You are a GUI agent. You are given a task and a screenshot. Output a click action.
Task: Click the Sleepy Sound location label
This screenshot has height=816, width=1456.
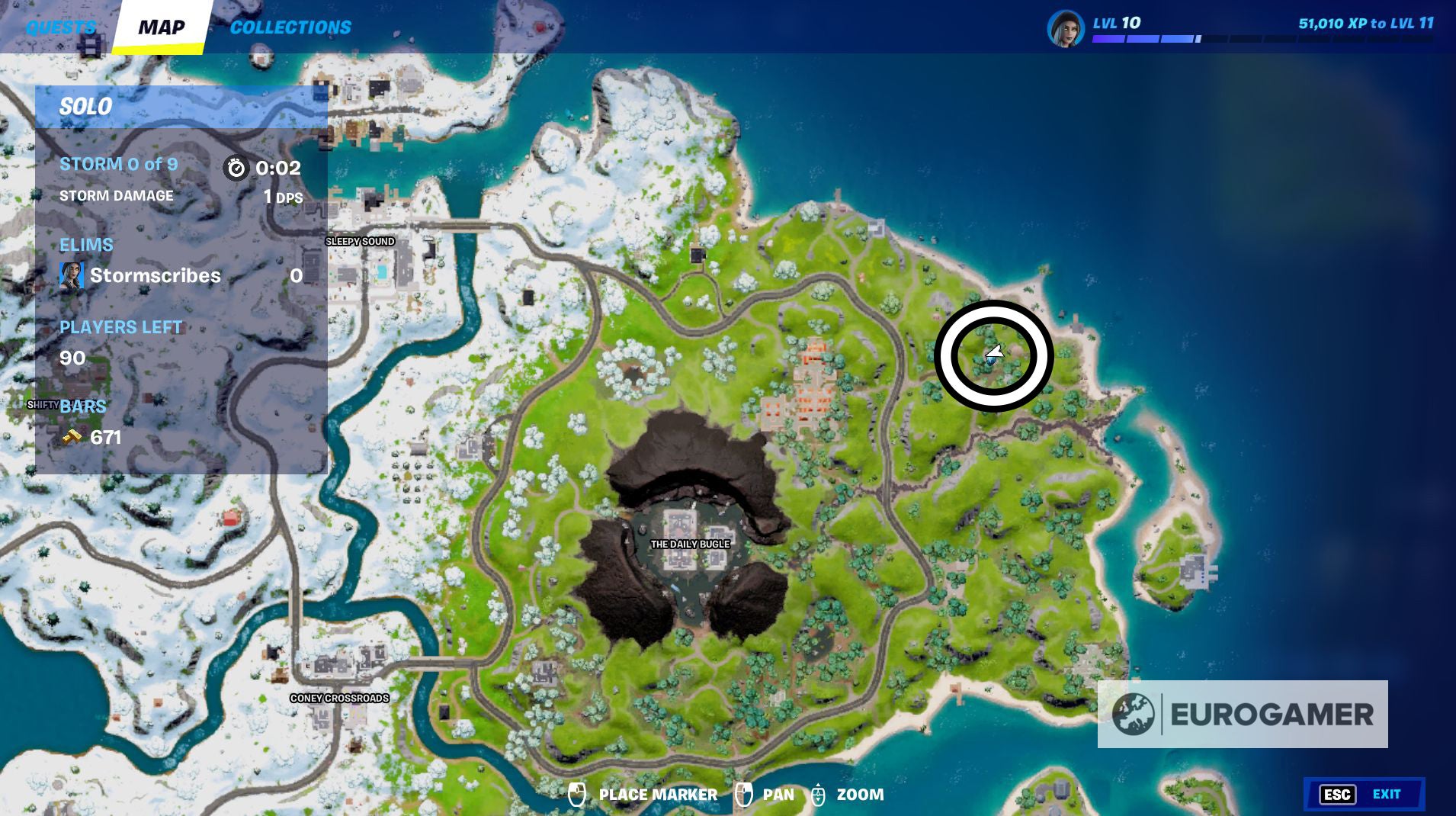pos(362,241)
